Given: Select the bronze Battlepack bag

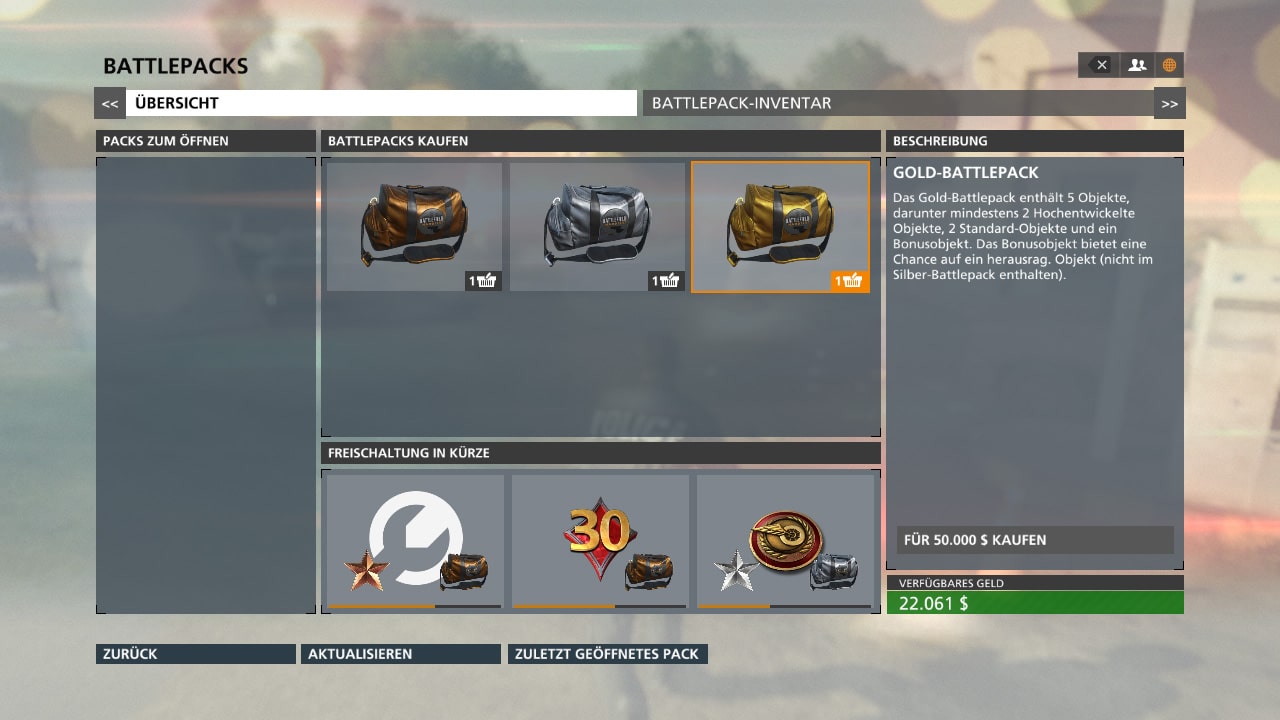Looking at the screenshot, I should [414, 227].
